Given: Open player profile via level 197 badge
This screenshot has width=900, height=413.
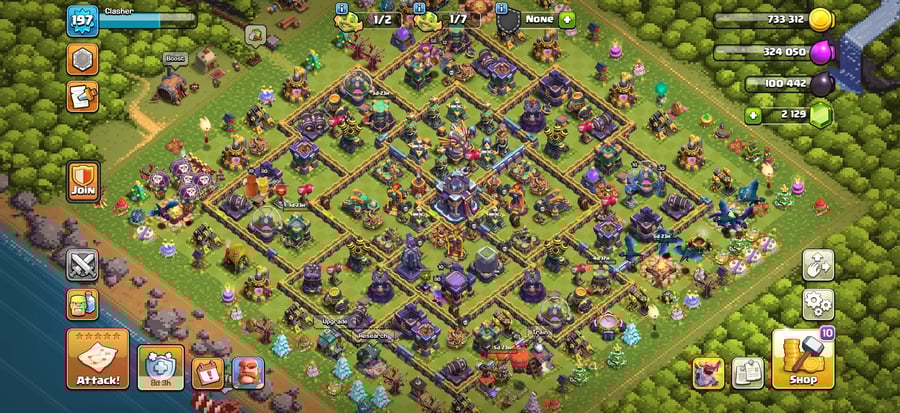Looking at the screenshot, I should [x=81, y=20].
